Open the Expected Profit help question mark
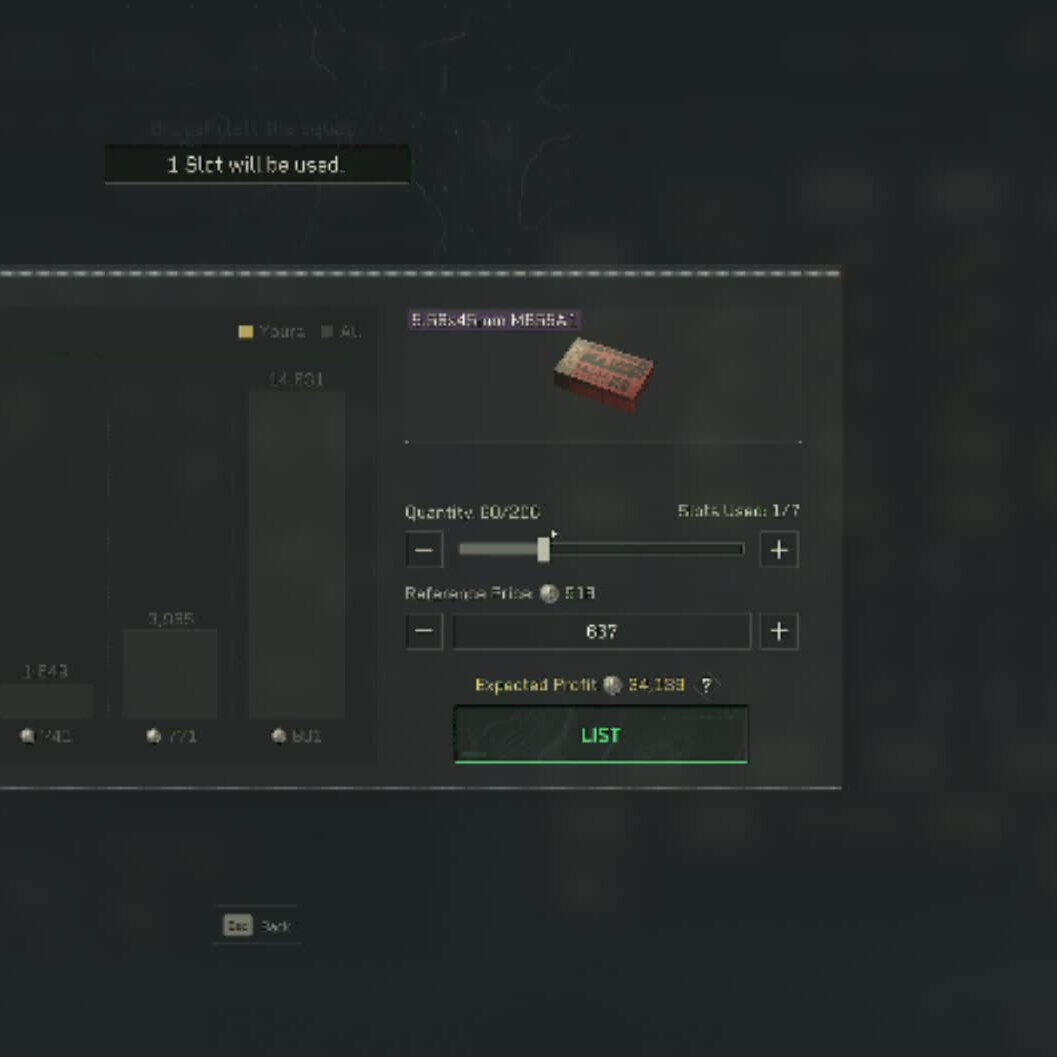Image resolution: width=1057 pixels, height=1057 pixels. click(x=707, y=685)
